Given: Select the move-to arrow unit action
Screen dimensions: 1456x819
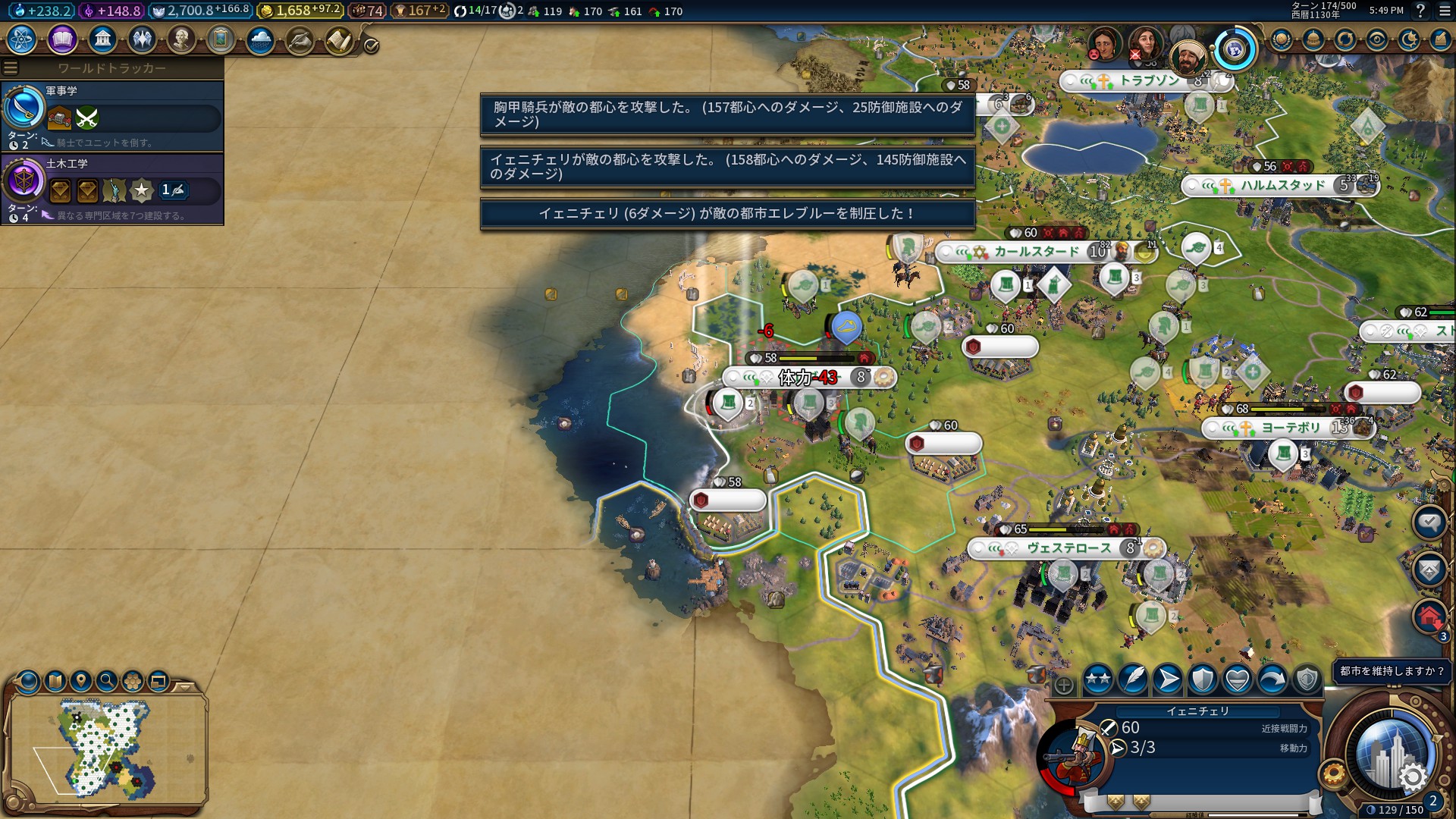Looking at the screenshot, I should pyautogui.click(x=1168, y=679).
